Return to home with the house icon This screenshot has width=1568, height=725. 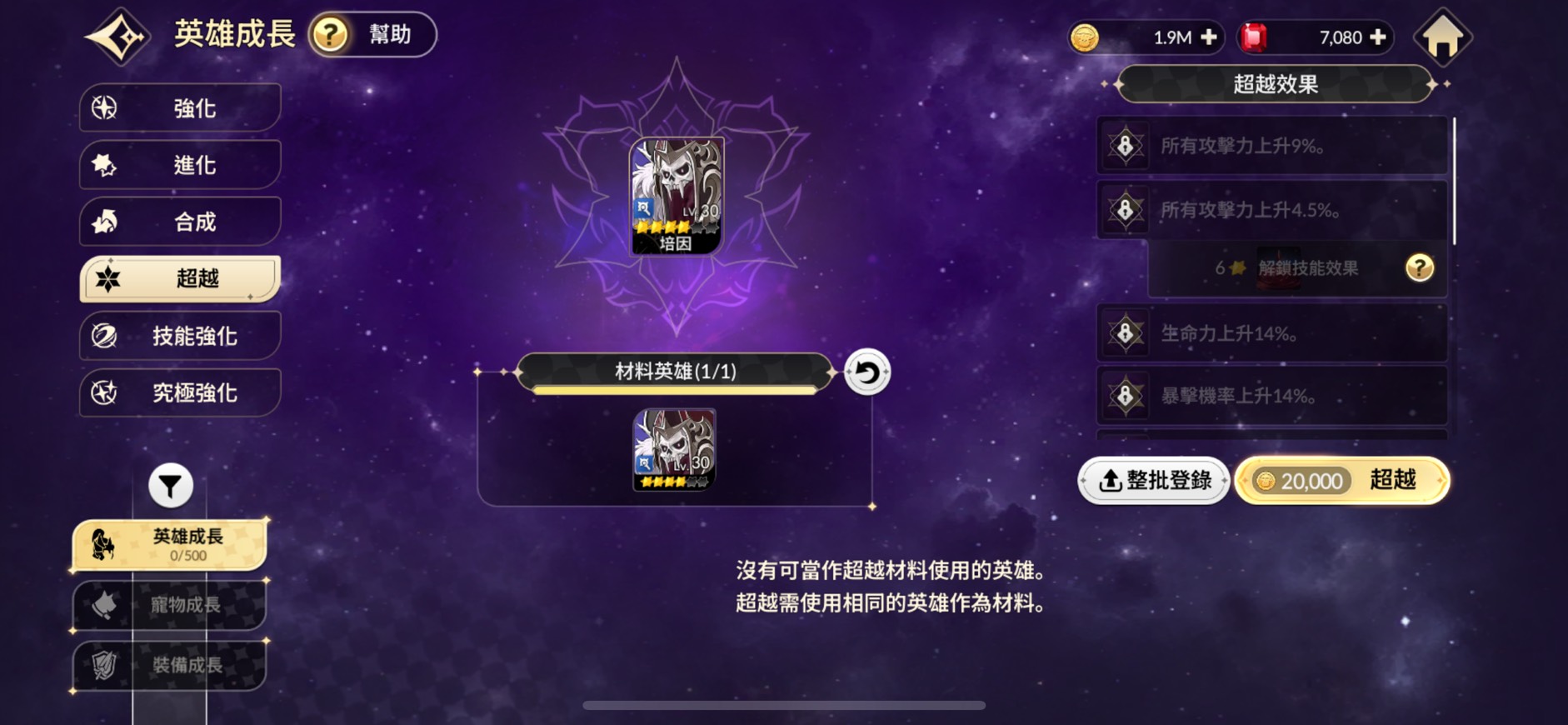(x=1443, y=37)
